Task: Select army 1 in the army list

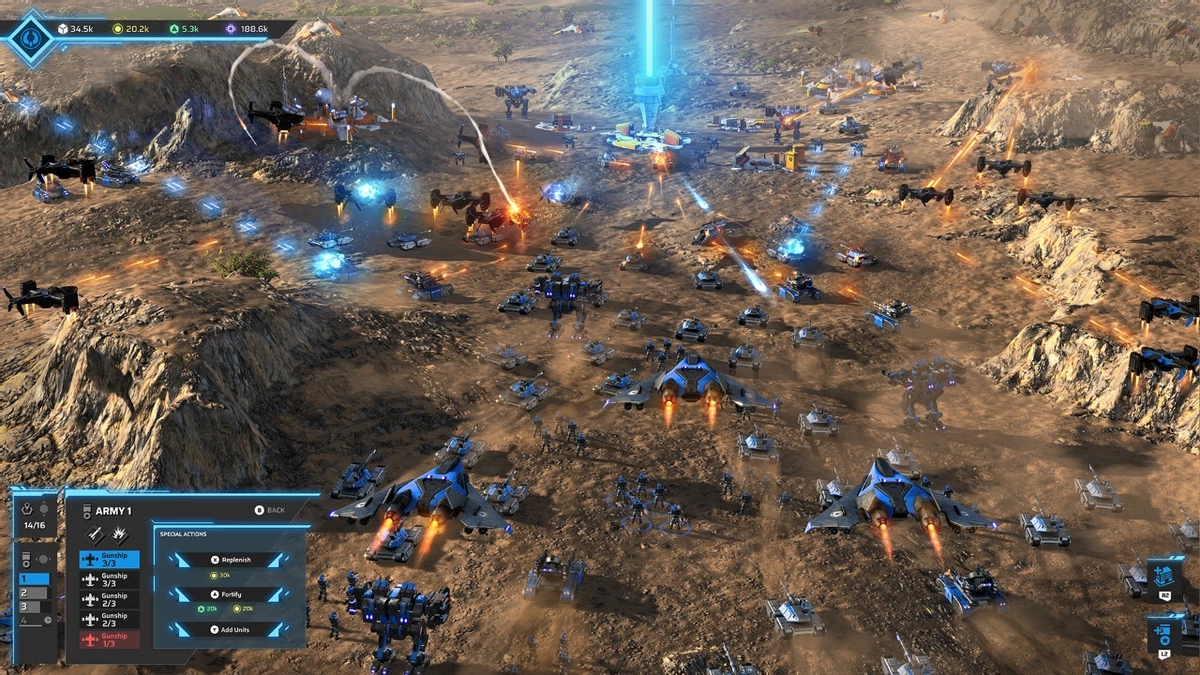Action: pos(33,579)
